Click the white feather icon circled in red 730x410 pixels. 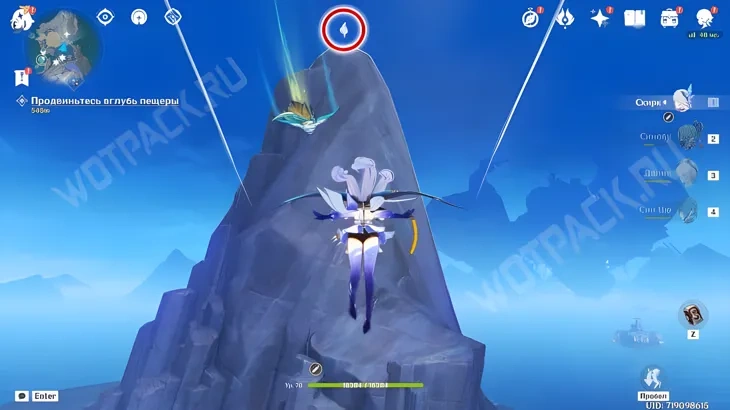point(344,31)
